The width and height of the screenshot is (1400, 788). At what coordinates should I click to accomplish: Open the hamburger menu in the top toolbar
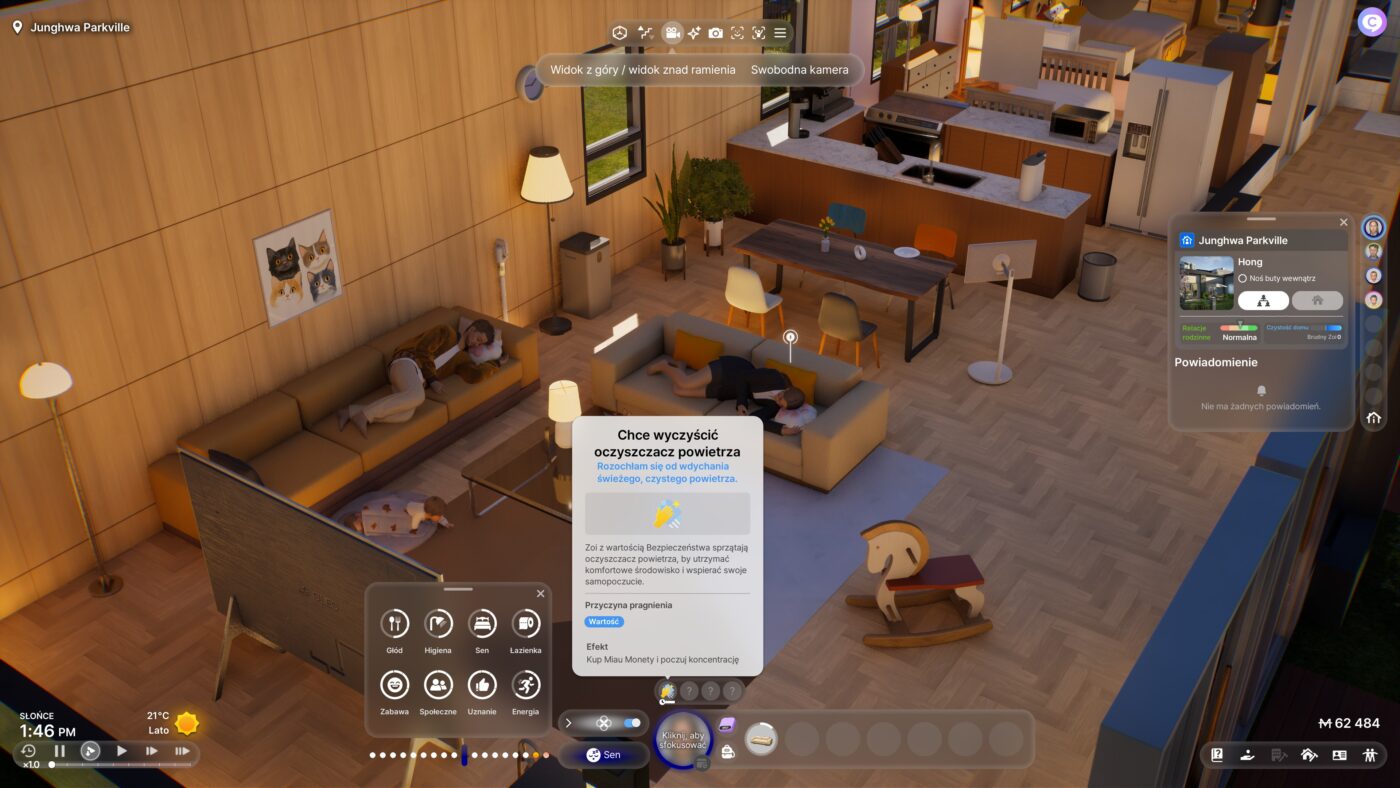pyautogui.click(x=780, y=33)
